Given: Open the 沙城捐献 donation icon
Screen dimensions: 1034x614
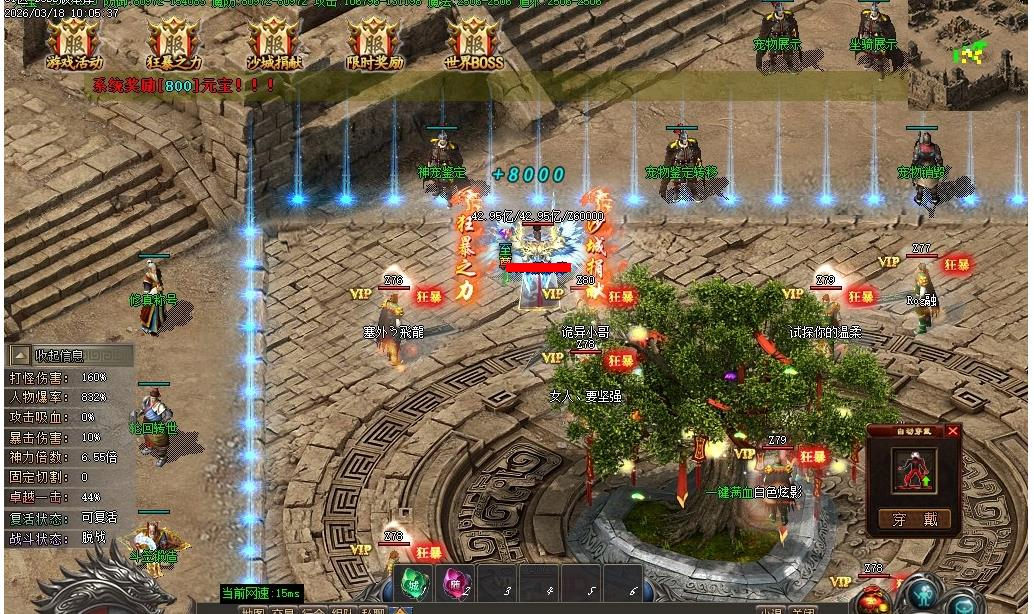Looking at the screenshot, I should pyautogui.click(x=274, y=43).
